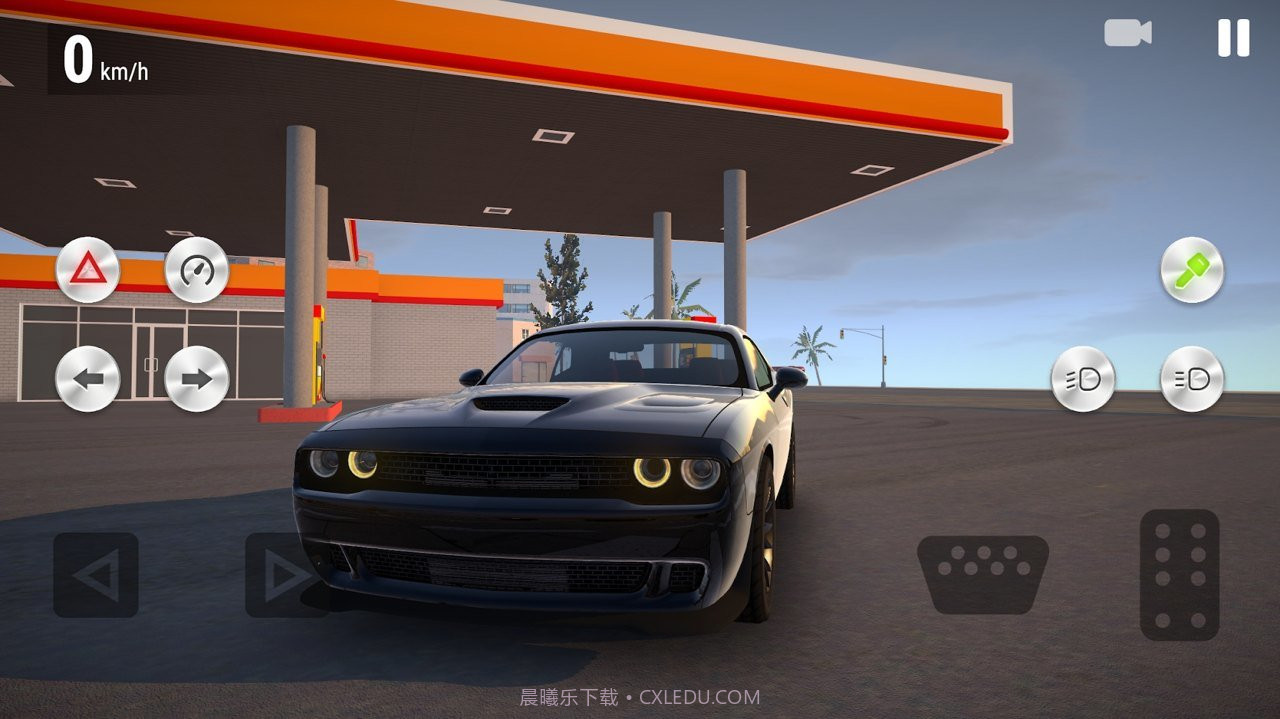Turn on the high beam headlights
Image resolution: width=1280 pixels, height=719 pixels.
pos(1192,379)
